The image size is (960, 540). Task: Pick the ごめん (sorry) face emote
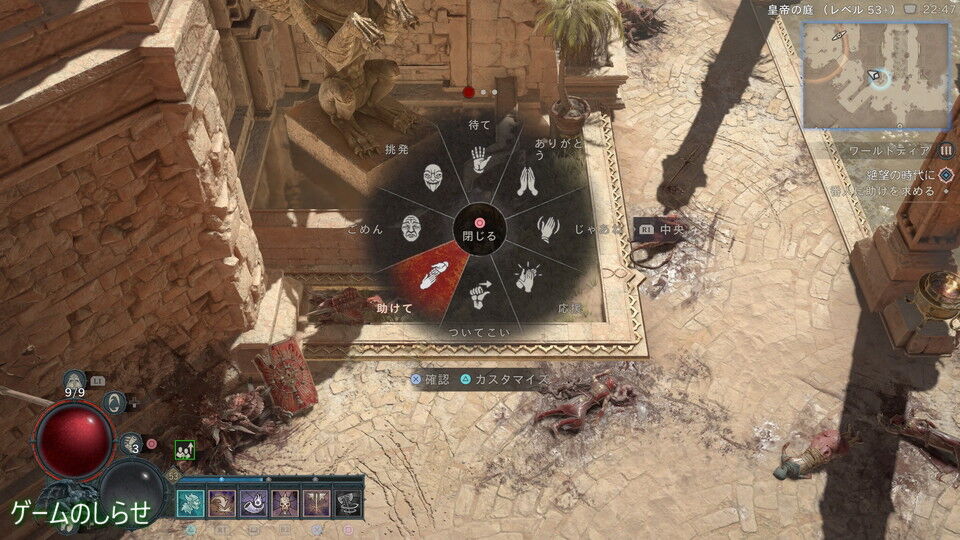point(412,230)
